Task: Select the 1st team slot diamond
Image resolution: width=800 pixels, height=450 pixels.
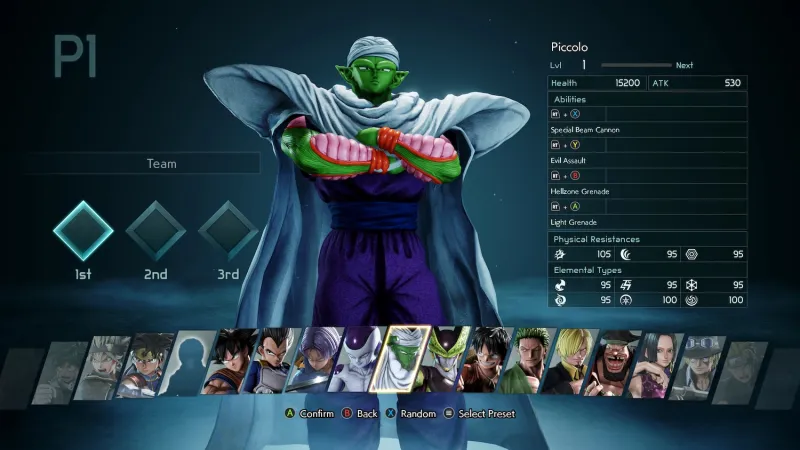Action: pyautogui.click(x=83, y=232)
